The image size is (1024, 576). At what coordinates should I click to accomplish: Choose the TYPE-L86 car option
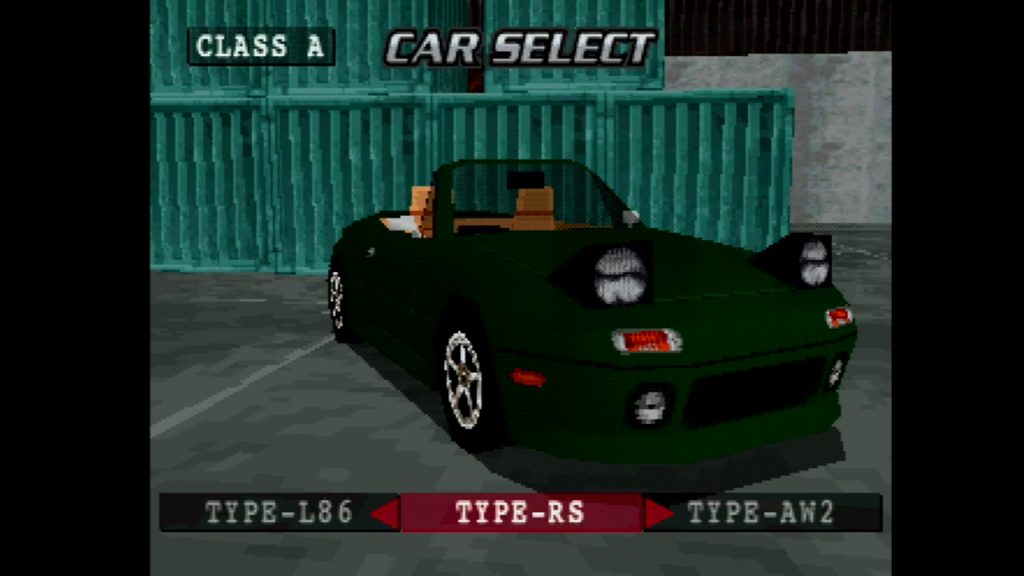(x=279, y=513)
